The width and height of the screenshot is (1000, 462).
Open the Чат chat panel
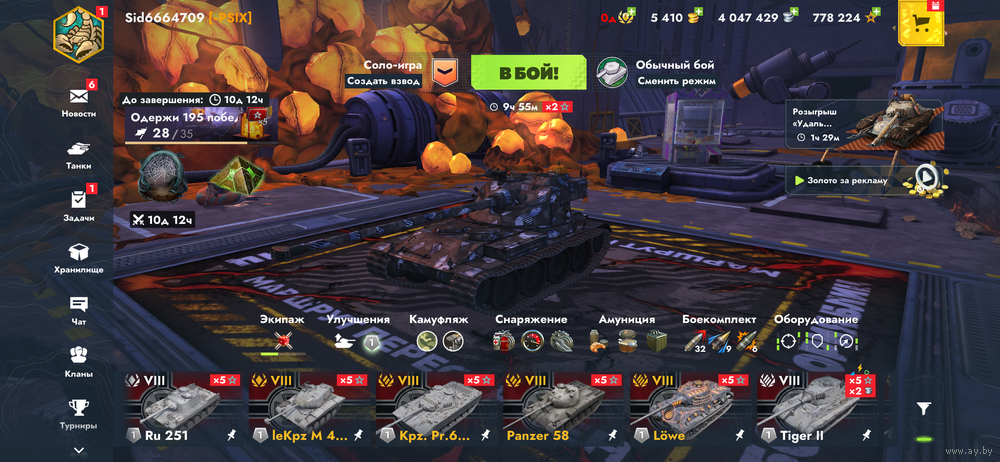coord(79,309)
